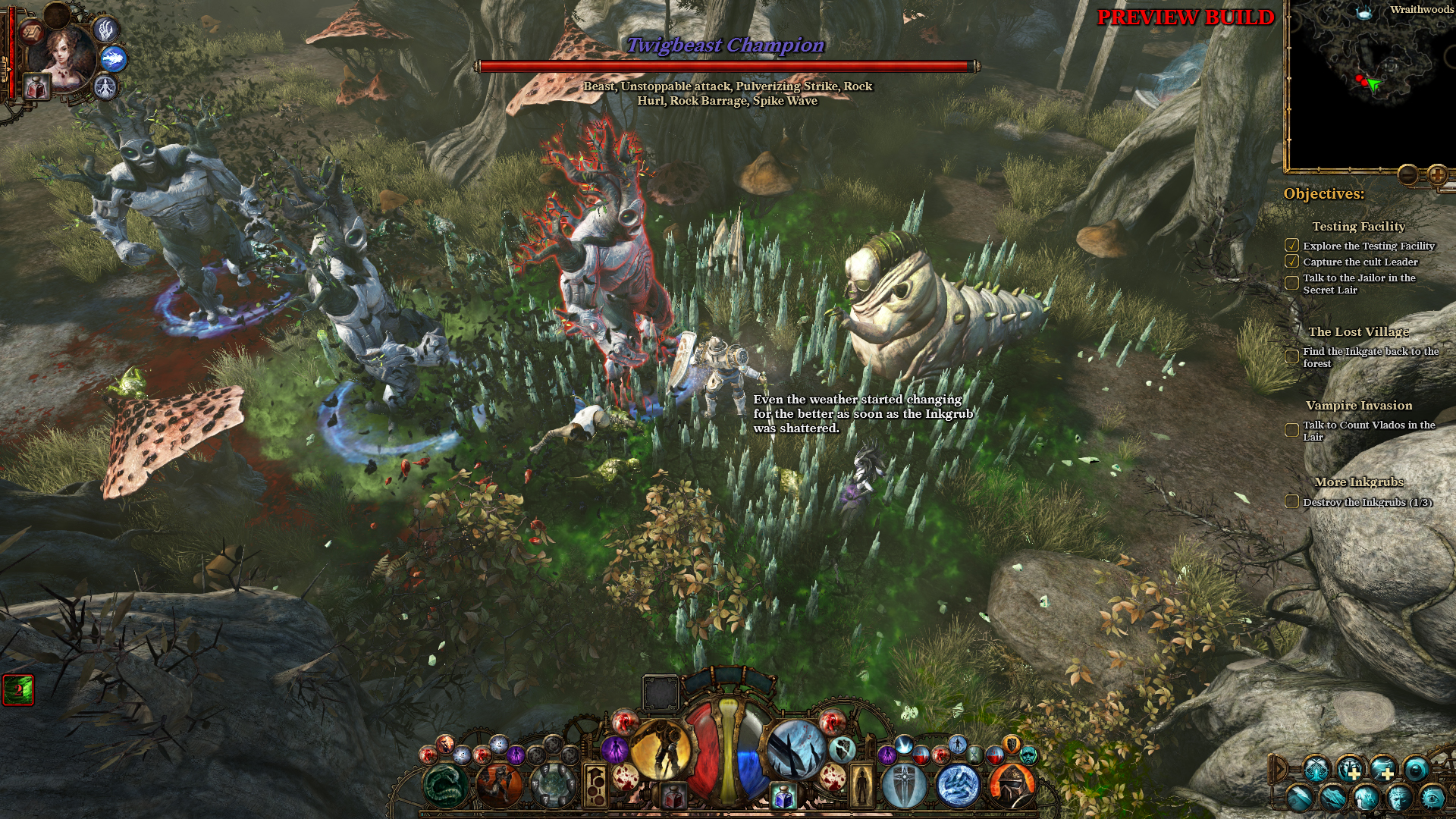Screen dimensions: 1456x819
Task: Zoom out the minimap with the minus button
Action: click(1407, 175)
